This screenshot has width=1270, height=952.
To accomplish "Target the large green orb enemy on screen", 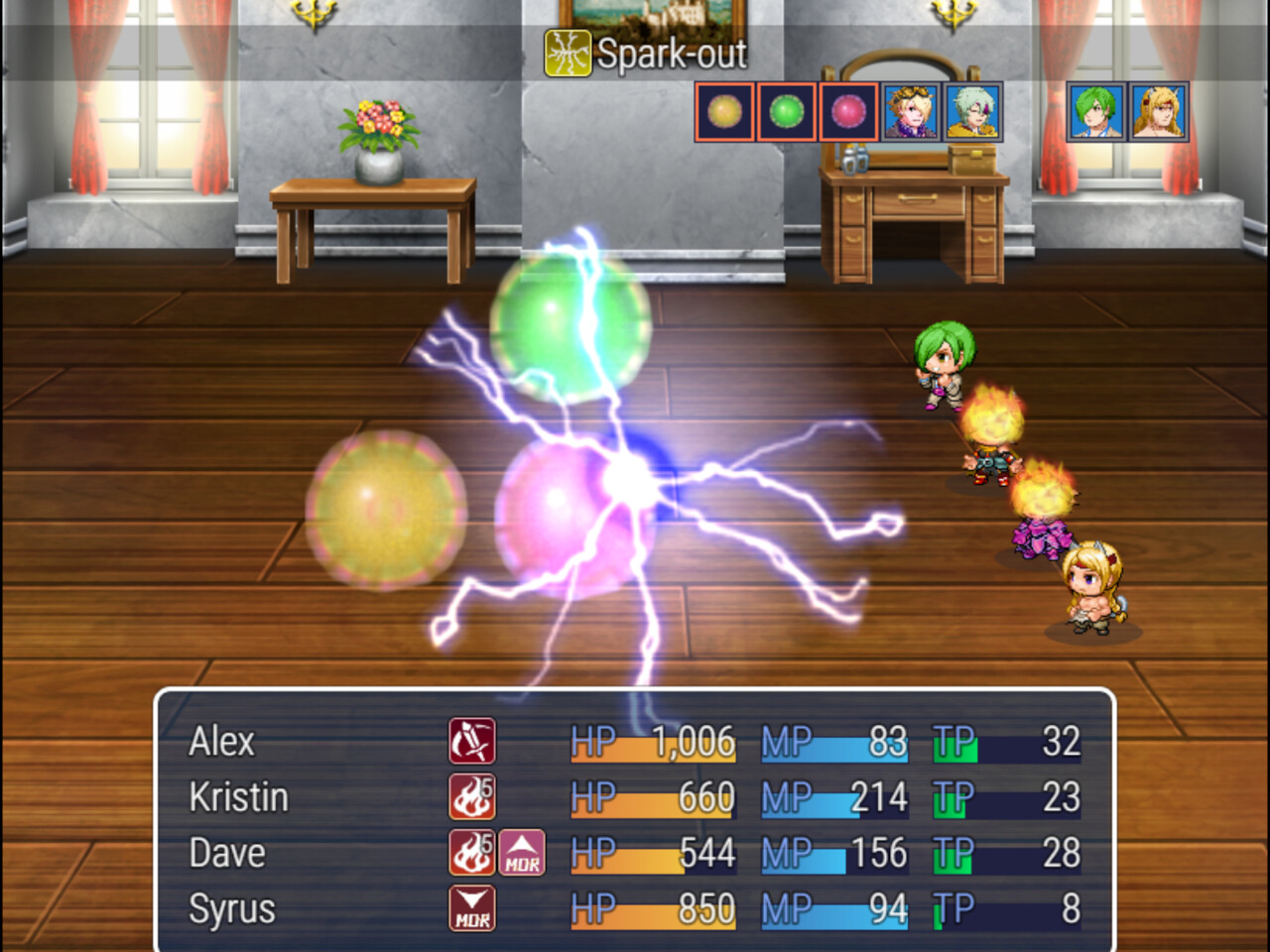I will [x=571, y=327].
